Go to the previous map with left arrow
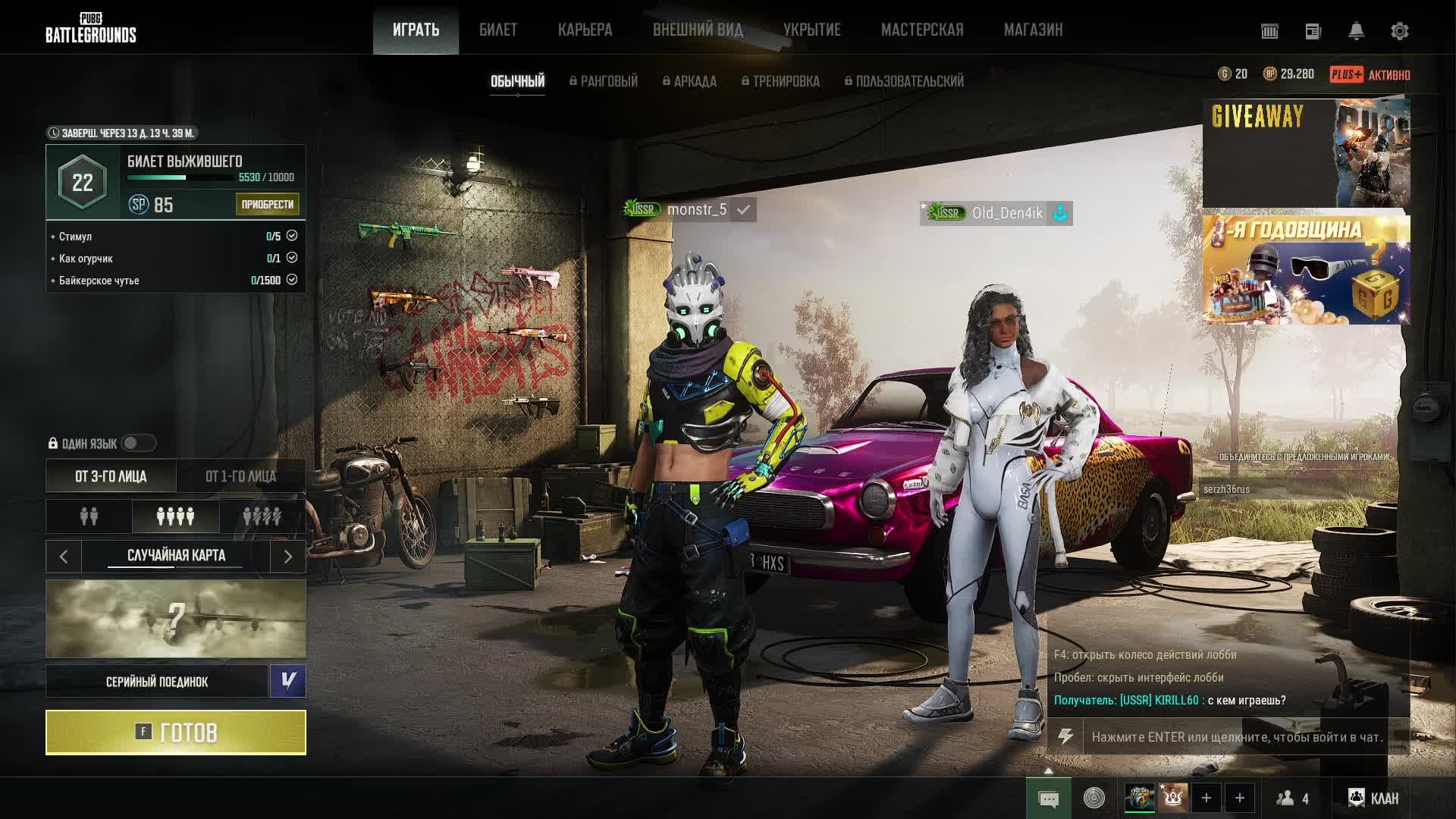Image resolution: width=1456 pixels, height=819 pixels. (64, 557)
